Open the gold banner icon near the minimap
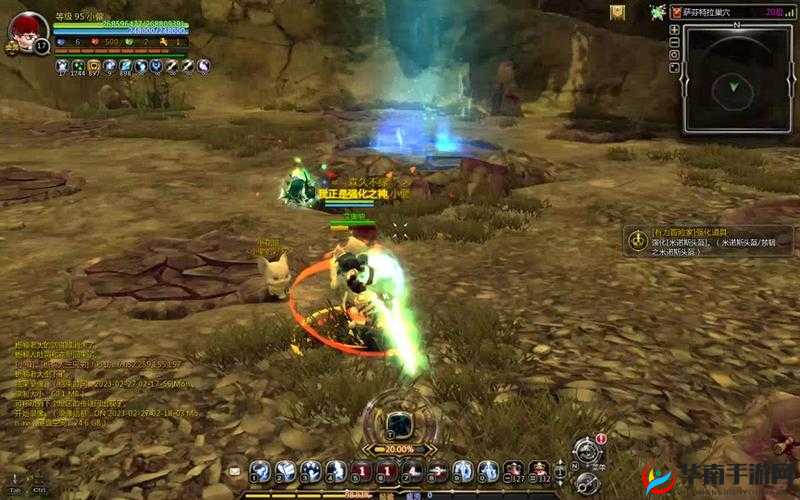 (x=617, y=12)
